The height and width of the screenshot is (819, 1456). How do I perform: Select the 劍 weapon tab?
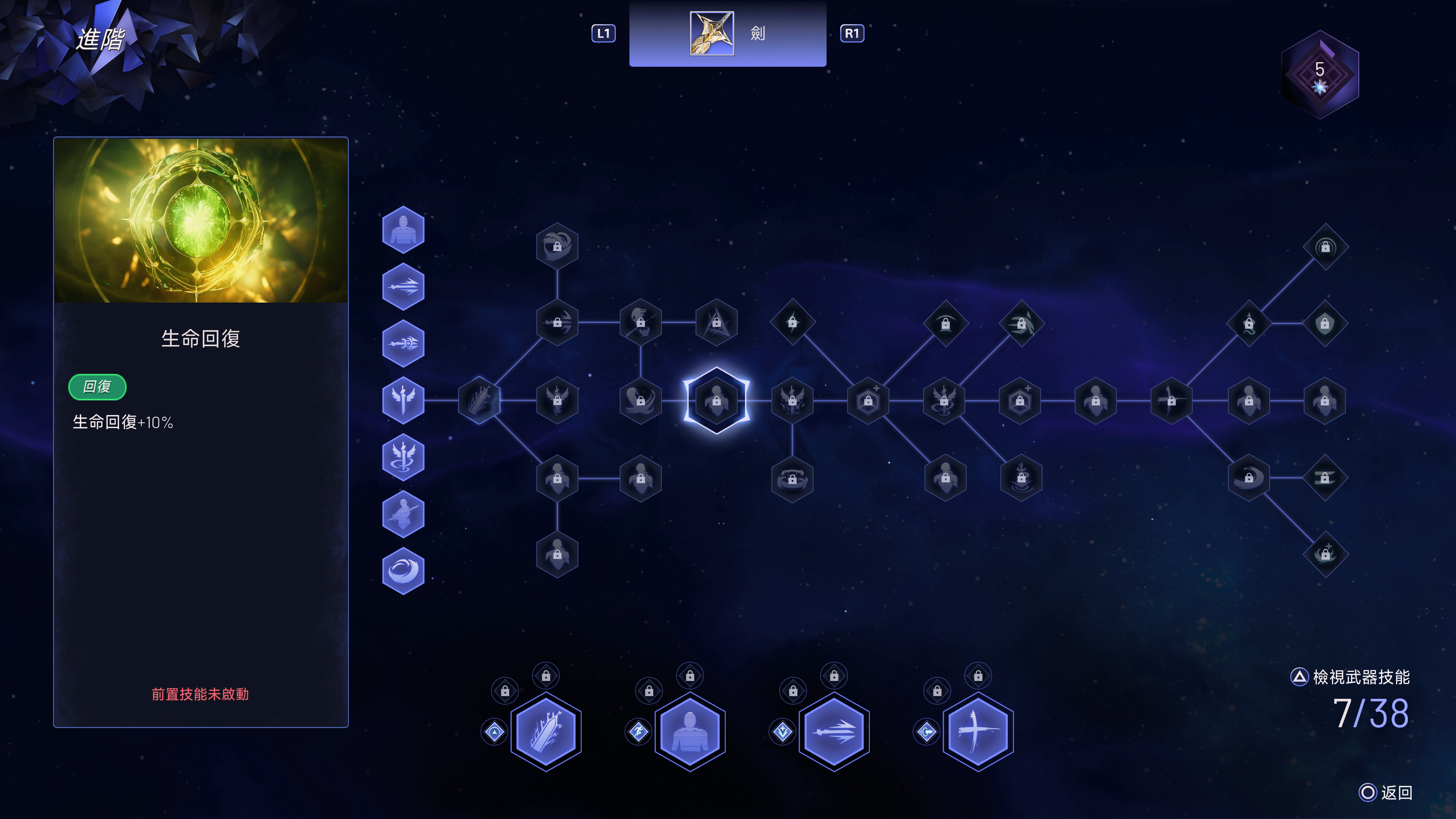point(728,33)
